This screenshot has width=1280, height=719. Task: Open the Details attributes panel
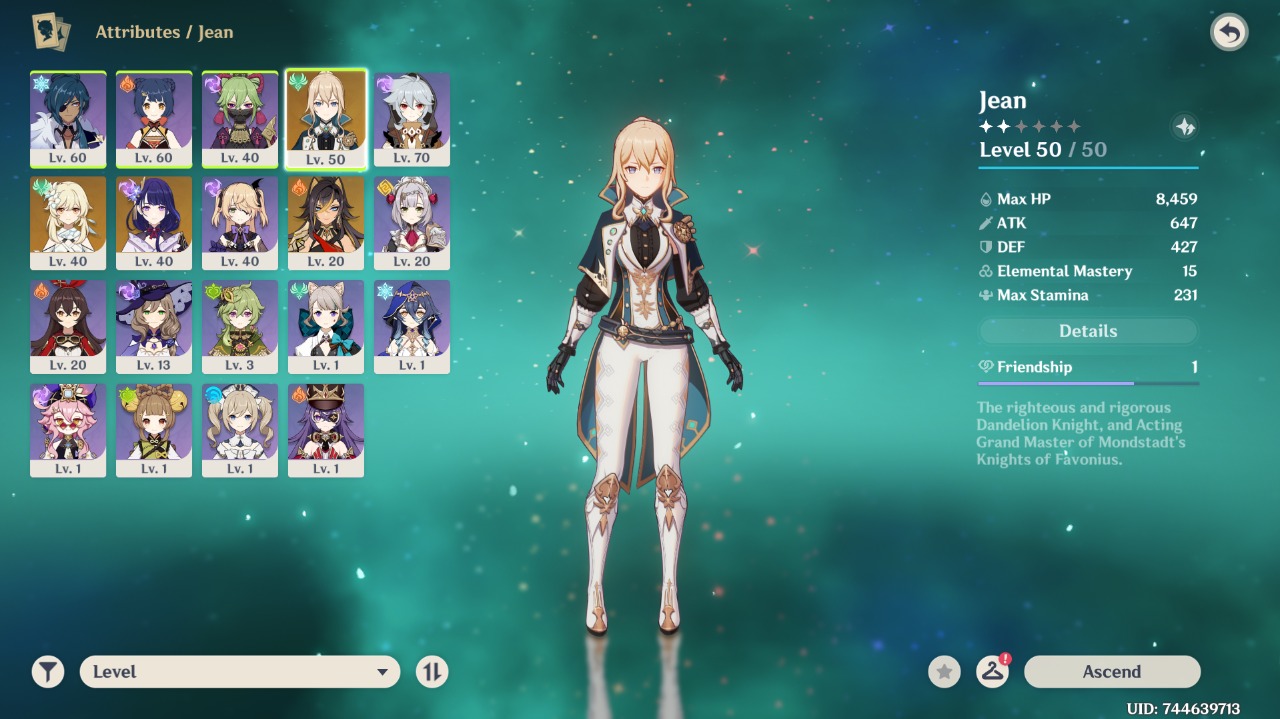click(x=1087, y=331)
